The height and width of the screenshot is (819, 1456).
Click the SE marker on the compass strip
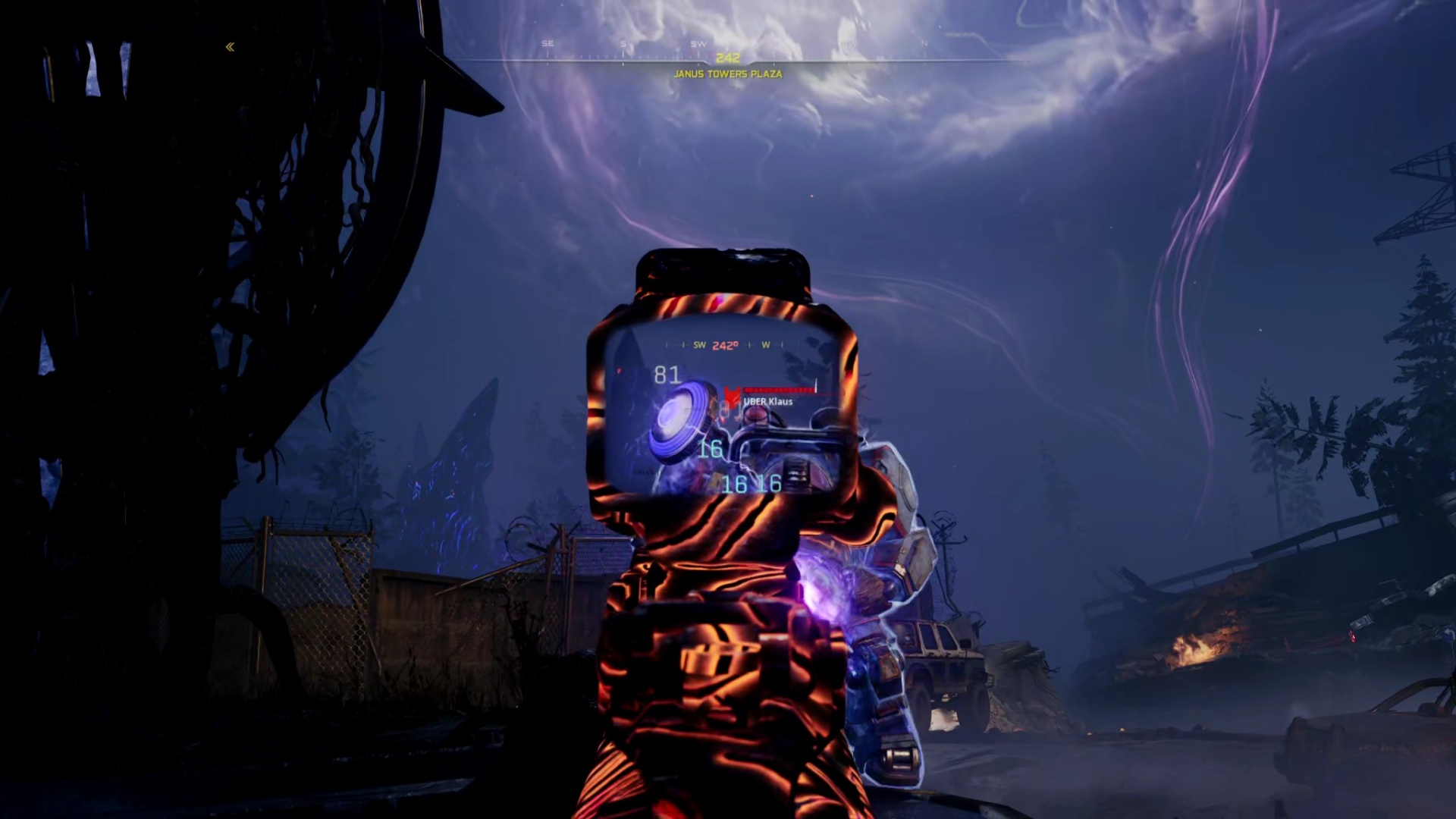[548, 42]
